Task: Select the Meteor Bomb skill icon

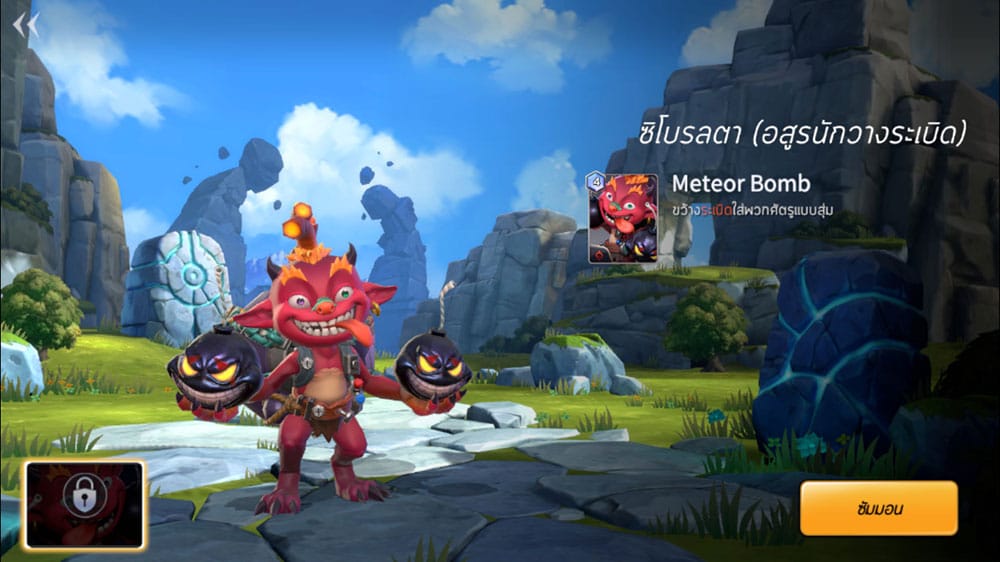Action: pos(622,218)
